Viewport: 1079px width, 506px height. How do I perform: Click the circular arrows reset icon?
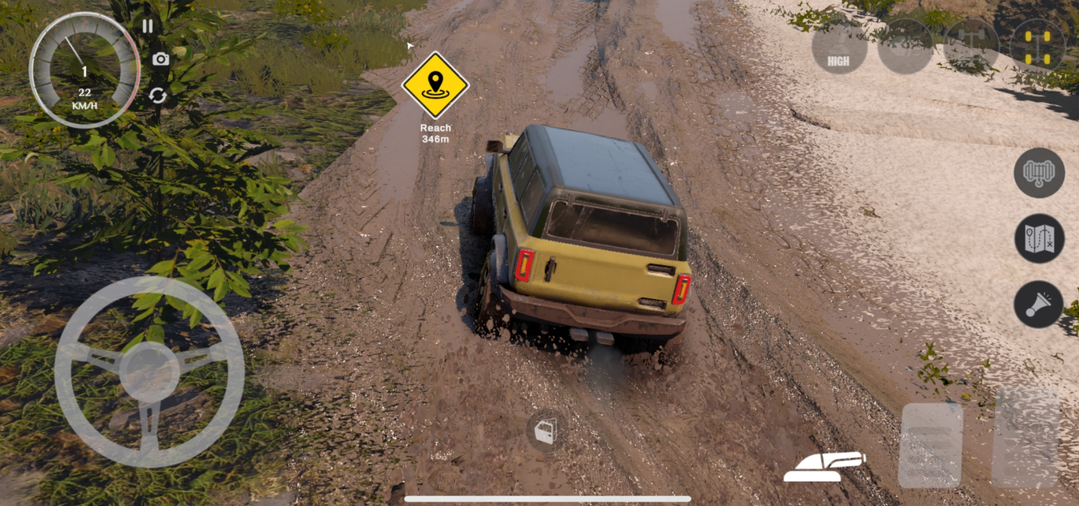[x=158, y=95]
